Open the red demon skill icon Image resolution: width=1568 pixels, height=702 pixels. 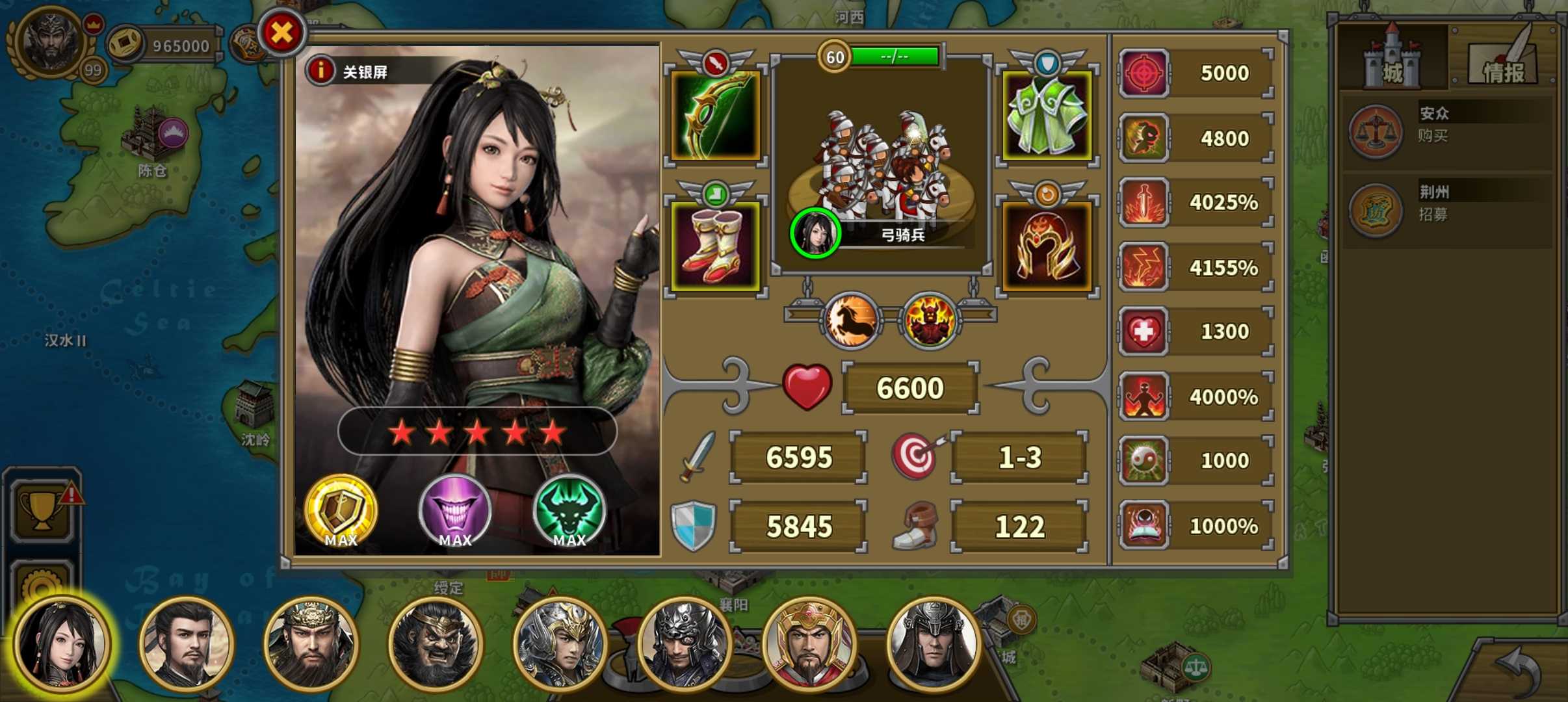click(930, 319)
